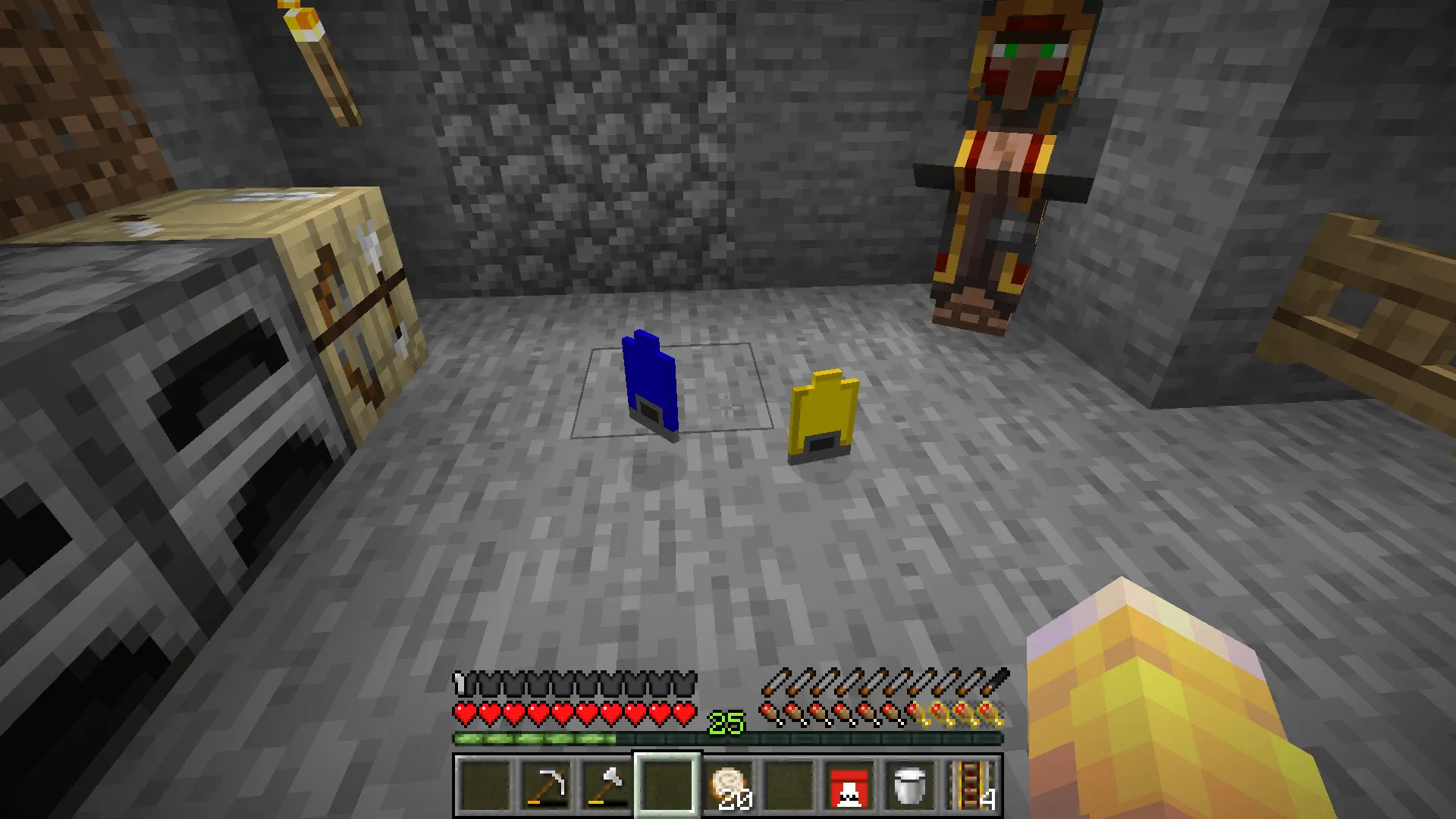The height and width of the screenshot is (819, 1456).
Task: Click the blue dropped item on the floor
Action: (651, 387)
